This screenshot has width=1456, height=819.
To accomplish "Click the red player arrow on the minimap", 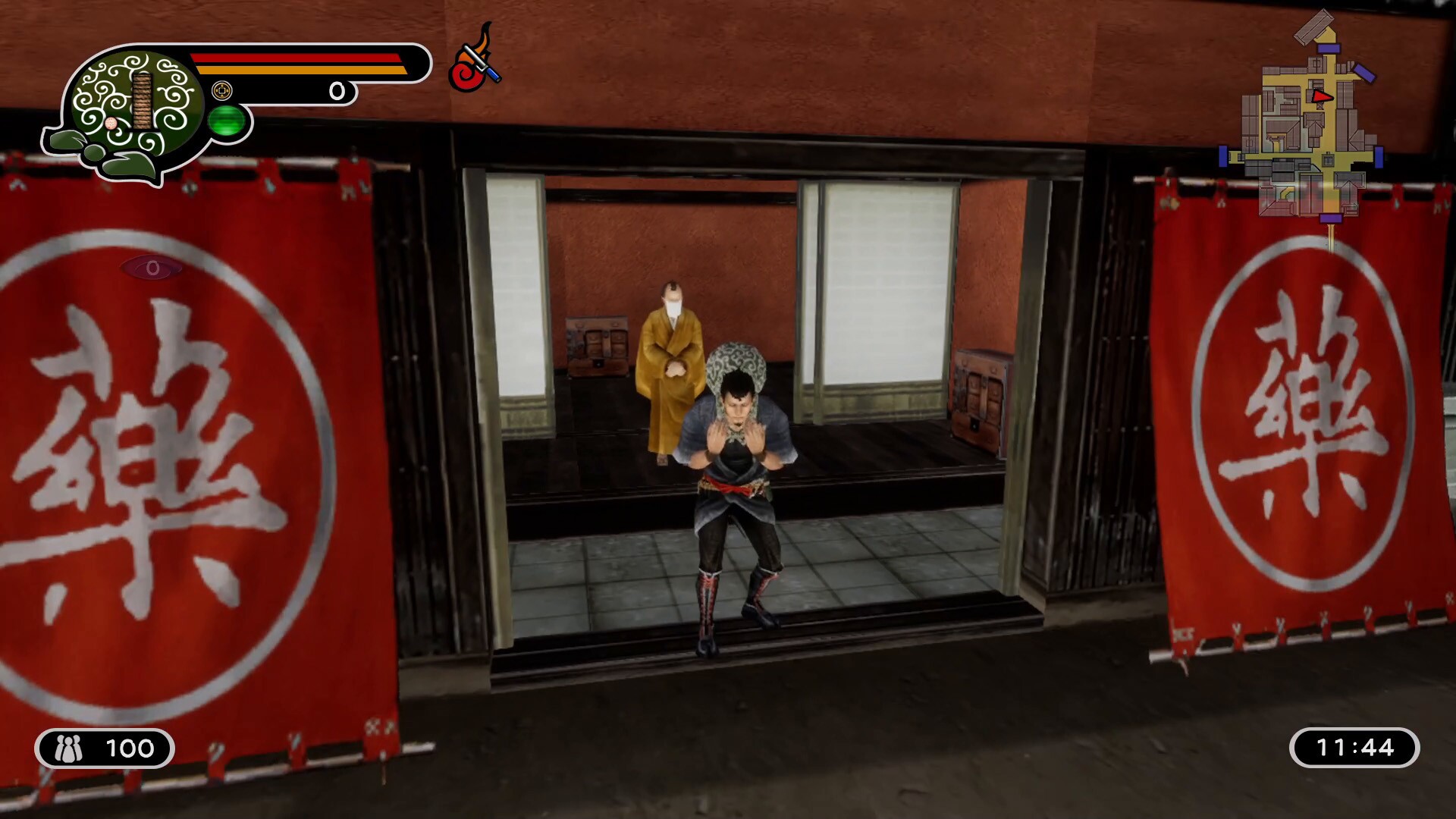I will click(1323, 97).
